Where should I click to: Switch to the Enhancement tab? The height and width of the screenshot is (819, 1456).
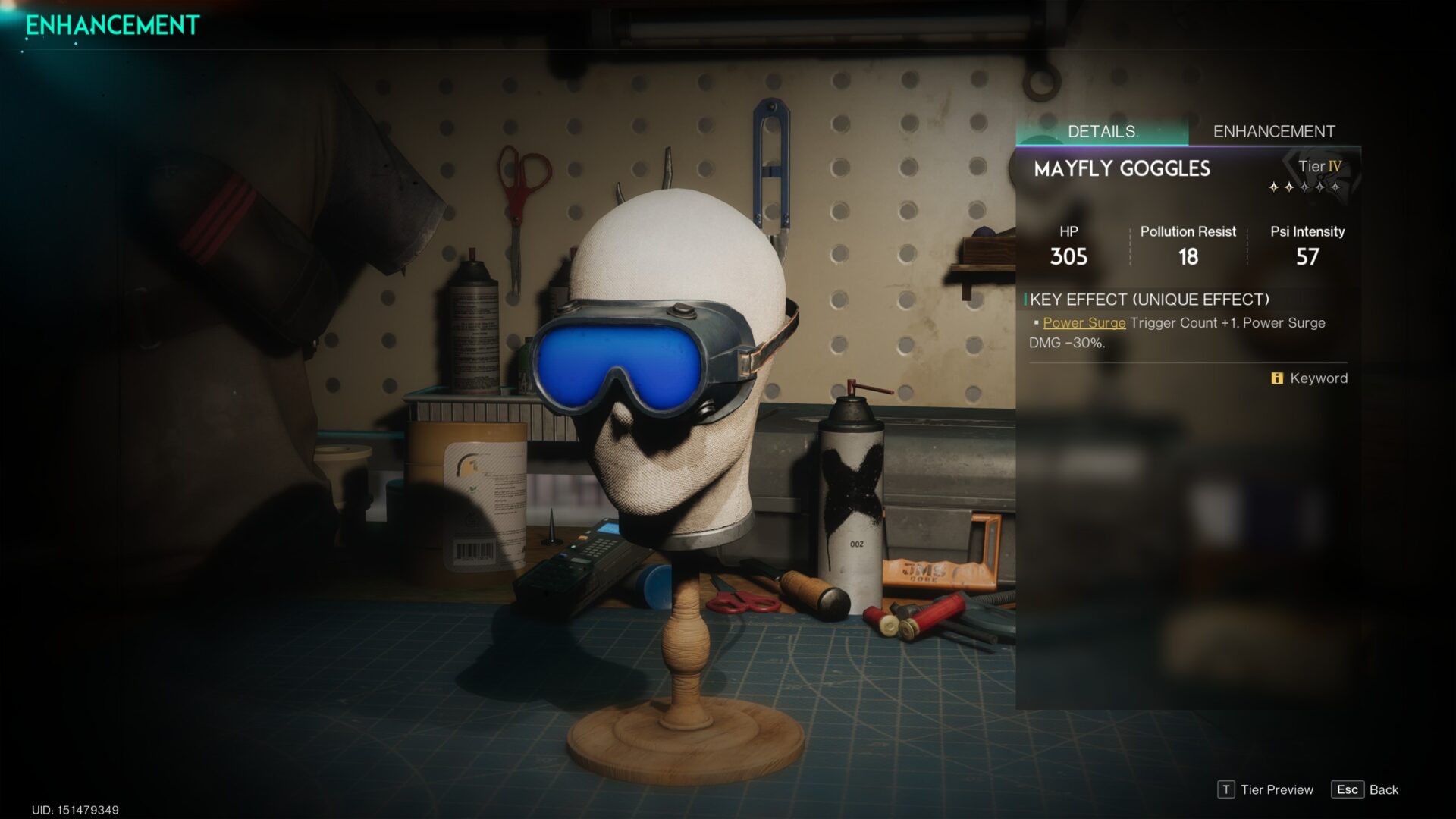point(1274,131)
